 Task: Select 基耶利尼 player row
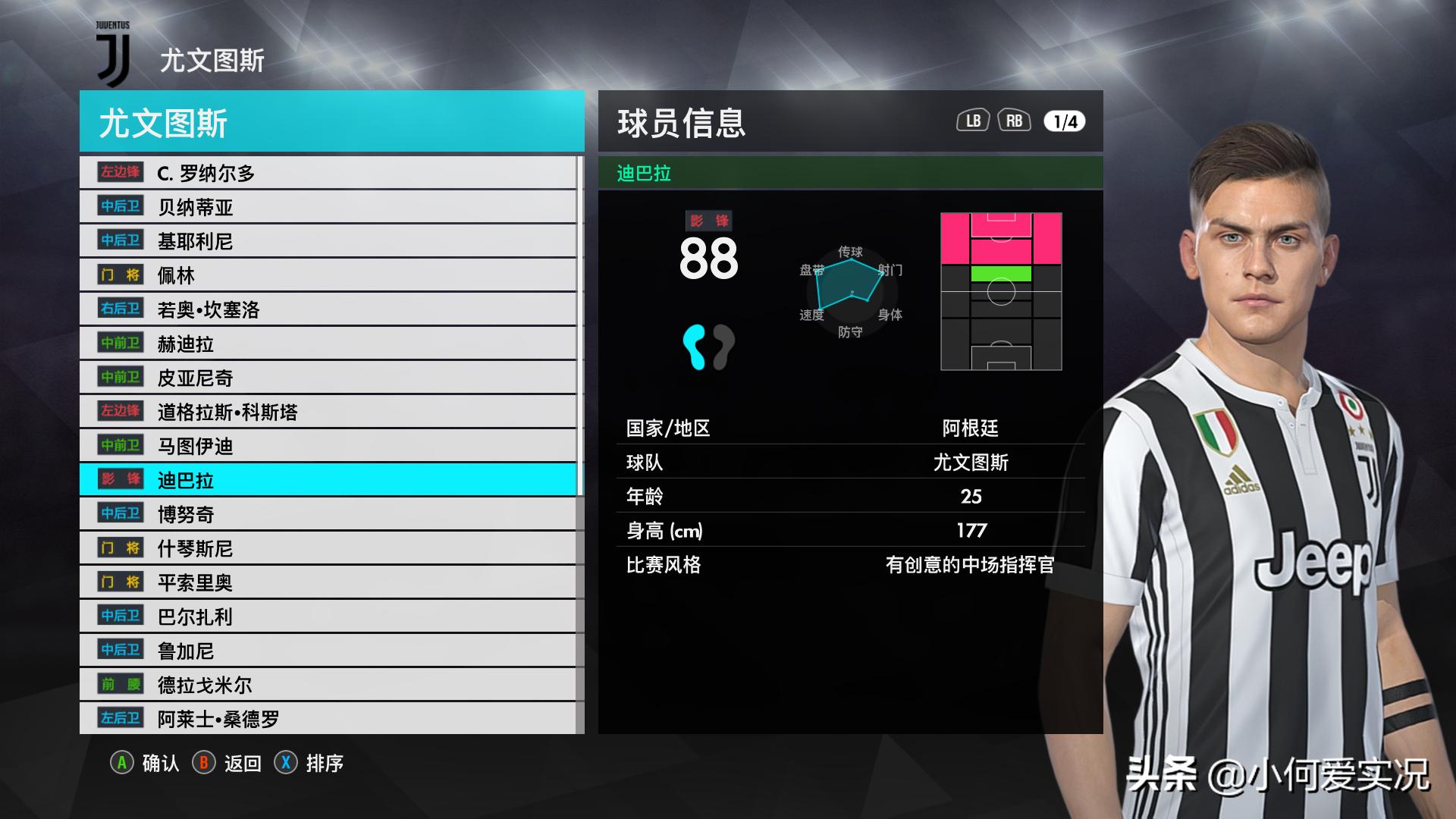[x=328, y=241]
